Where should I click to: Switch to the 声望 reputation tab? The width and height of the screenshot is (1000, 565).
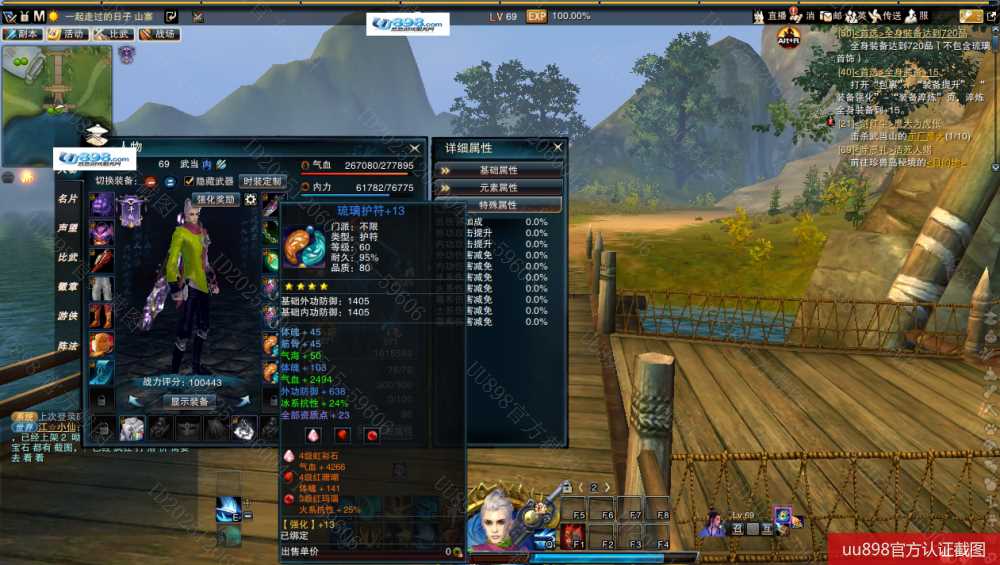(x=67, y=228)
